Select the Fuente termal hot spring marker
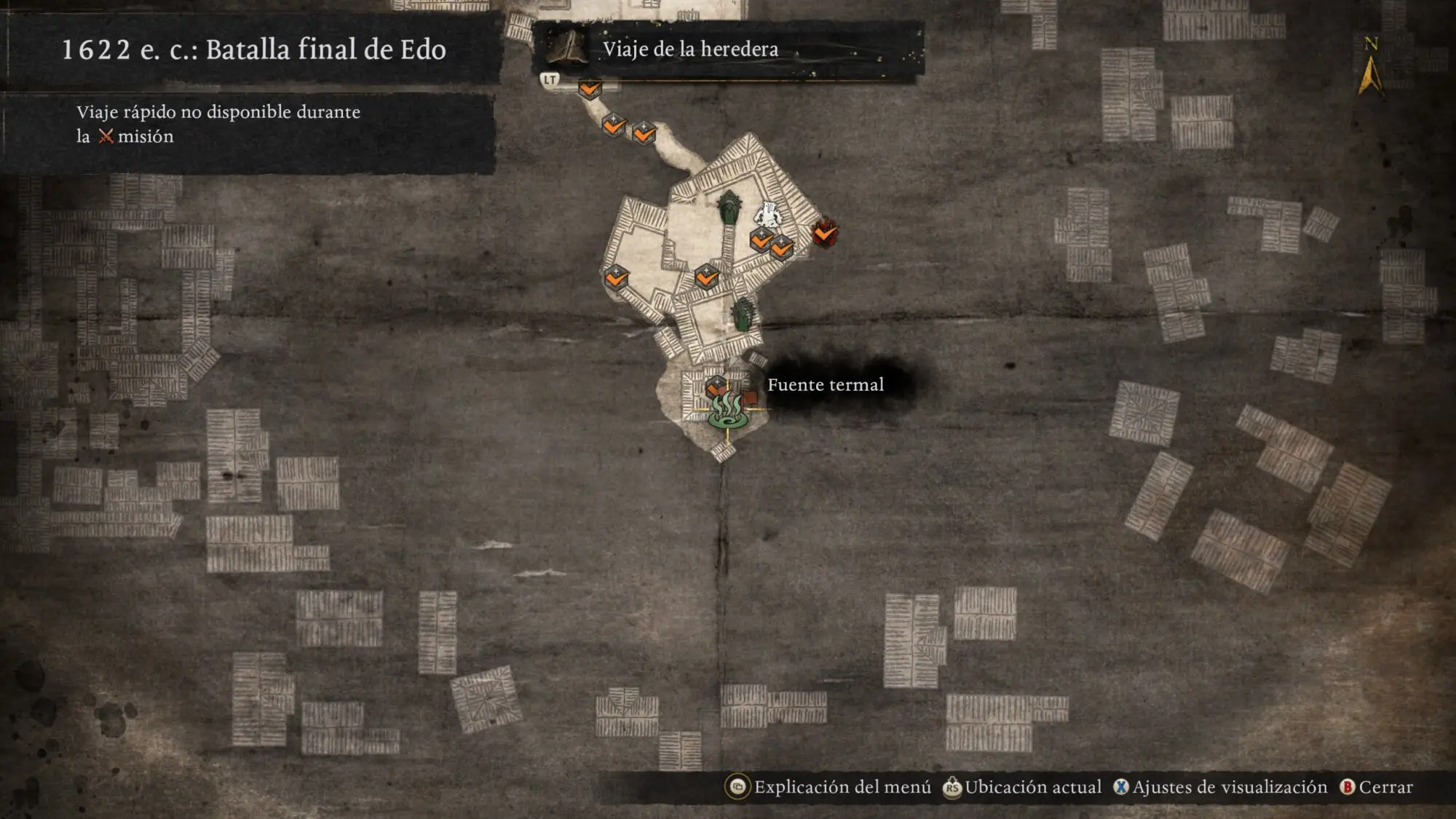The height and width of the screenshot is (819, 1456). 727,411
